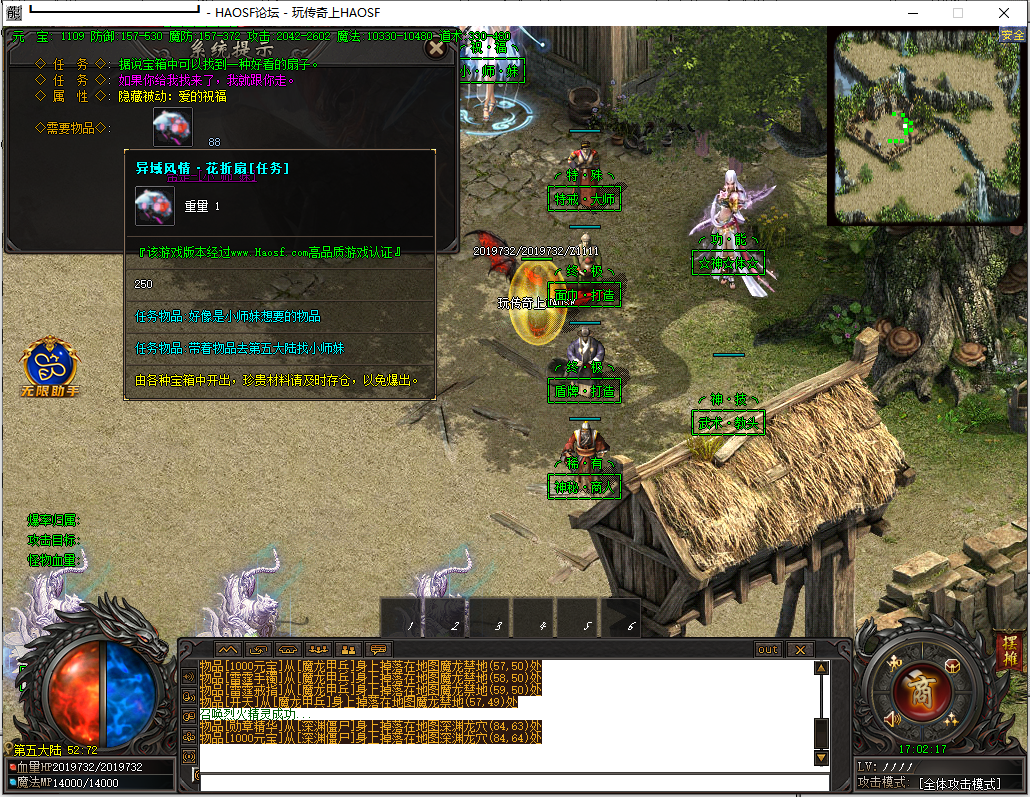1030x797 pixels.
Task: Close the game window
Action: point(1003,13)
